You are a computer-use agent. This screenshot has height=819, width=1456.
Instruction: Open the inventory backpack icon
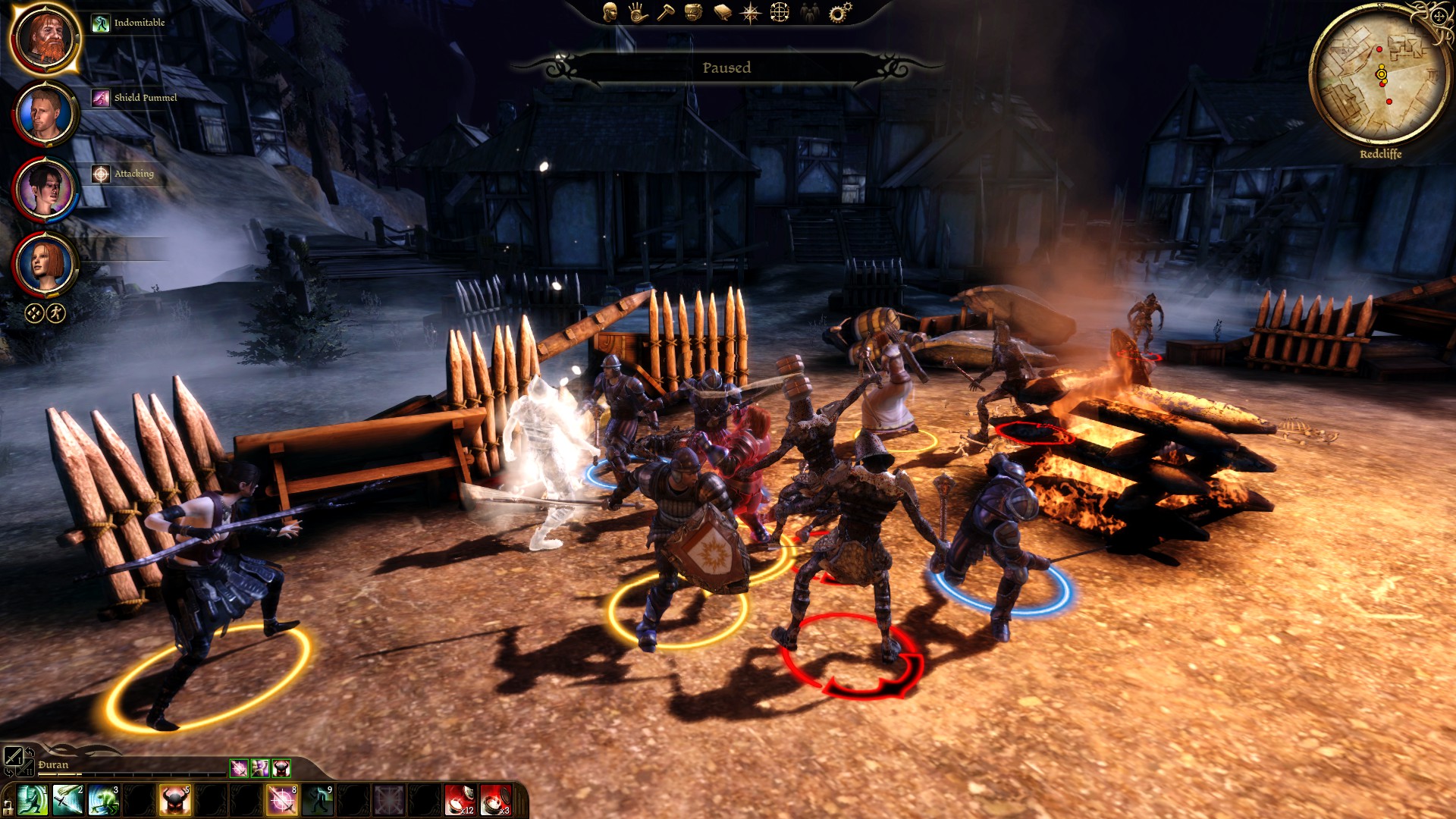(x=693, y=12)
